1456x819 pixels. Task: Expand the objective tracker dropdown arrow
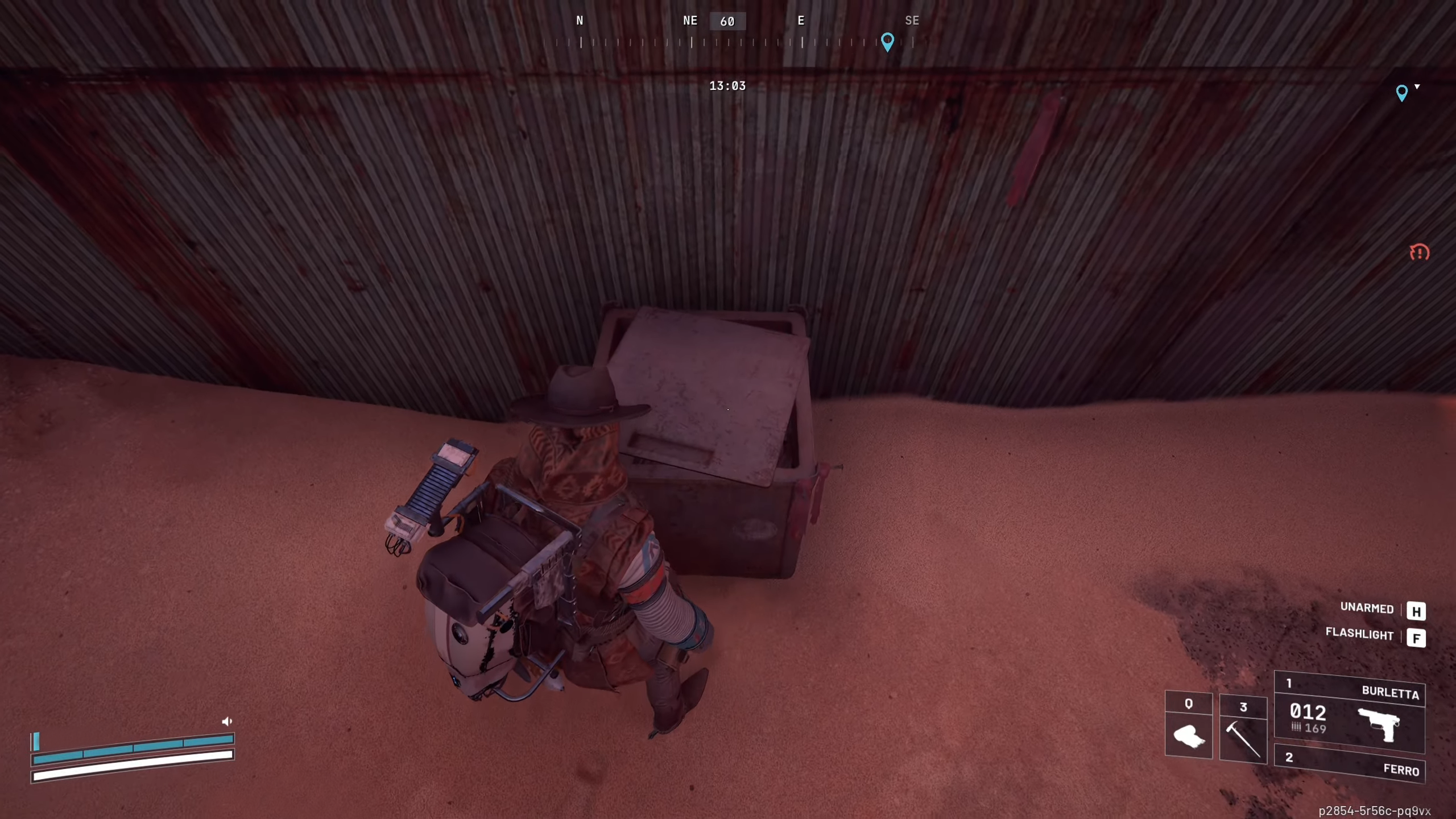tap(1417, 87)
